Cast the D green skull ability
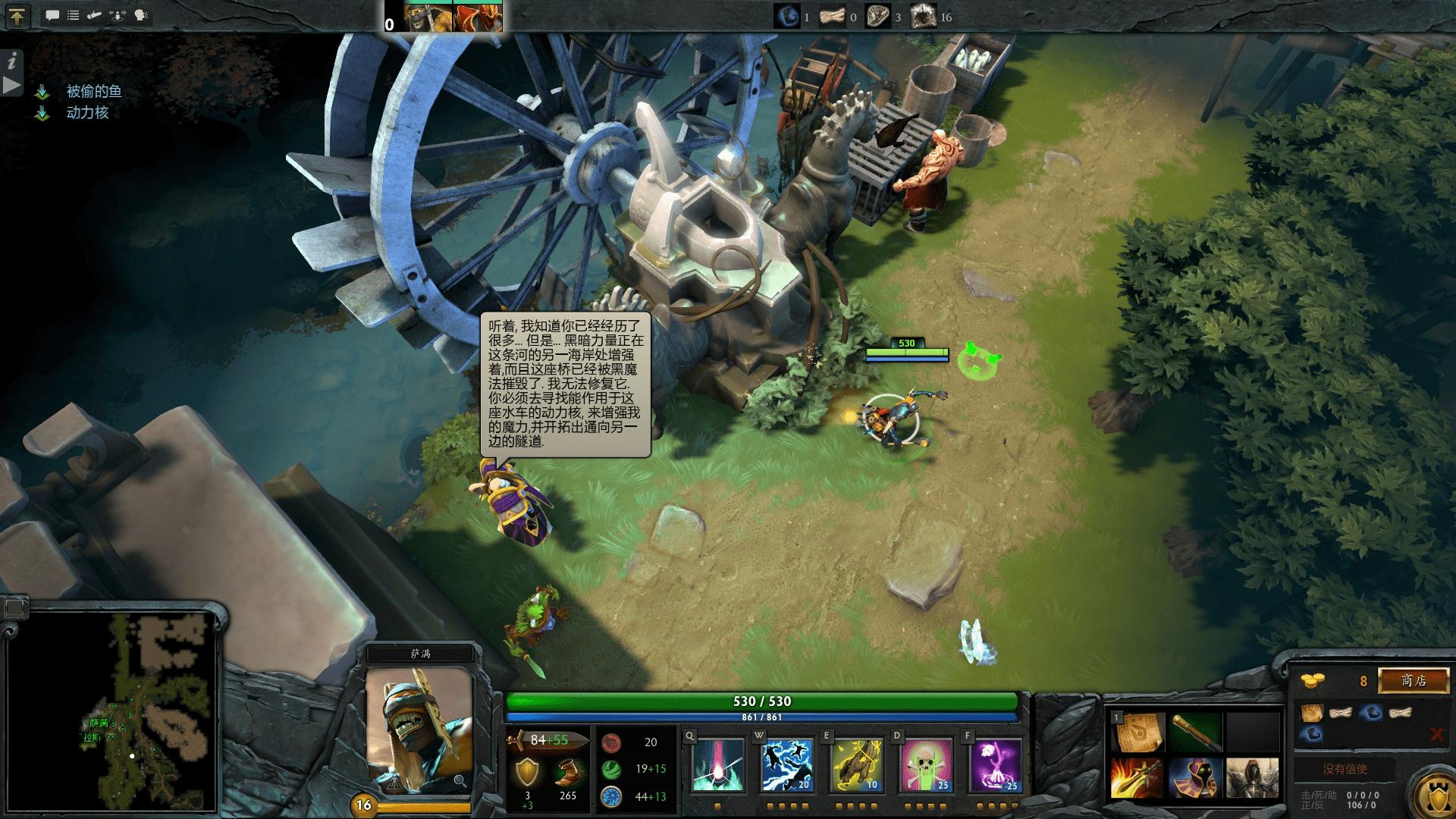This screenshot has width=1456, height=819. tap(926, 764)
